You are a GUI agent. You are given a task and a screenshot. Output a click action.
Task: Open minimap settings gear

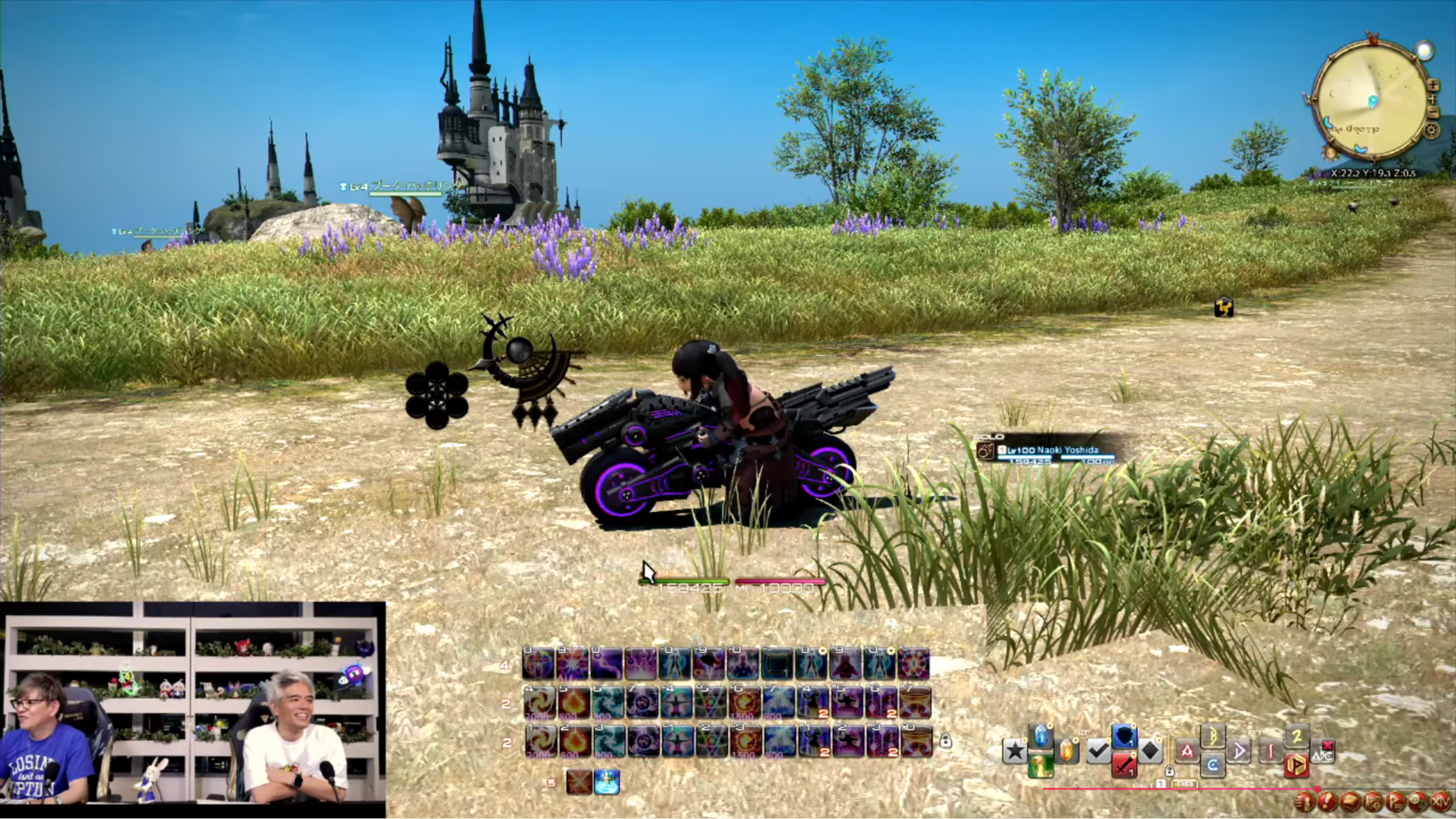[x=1432, y=131]
